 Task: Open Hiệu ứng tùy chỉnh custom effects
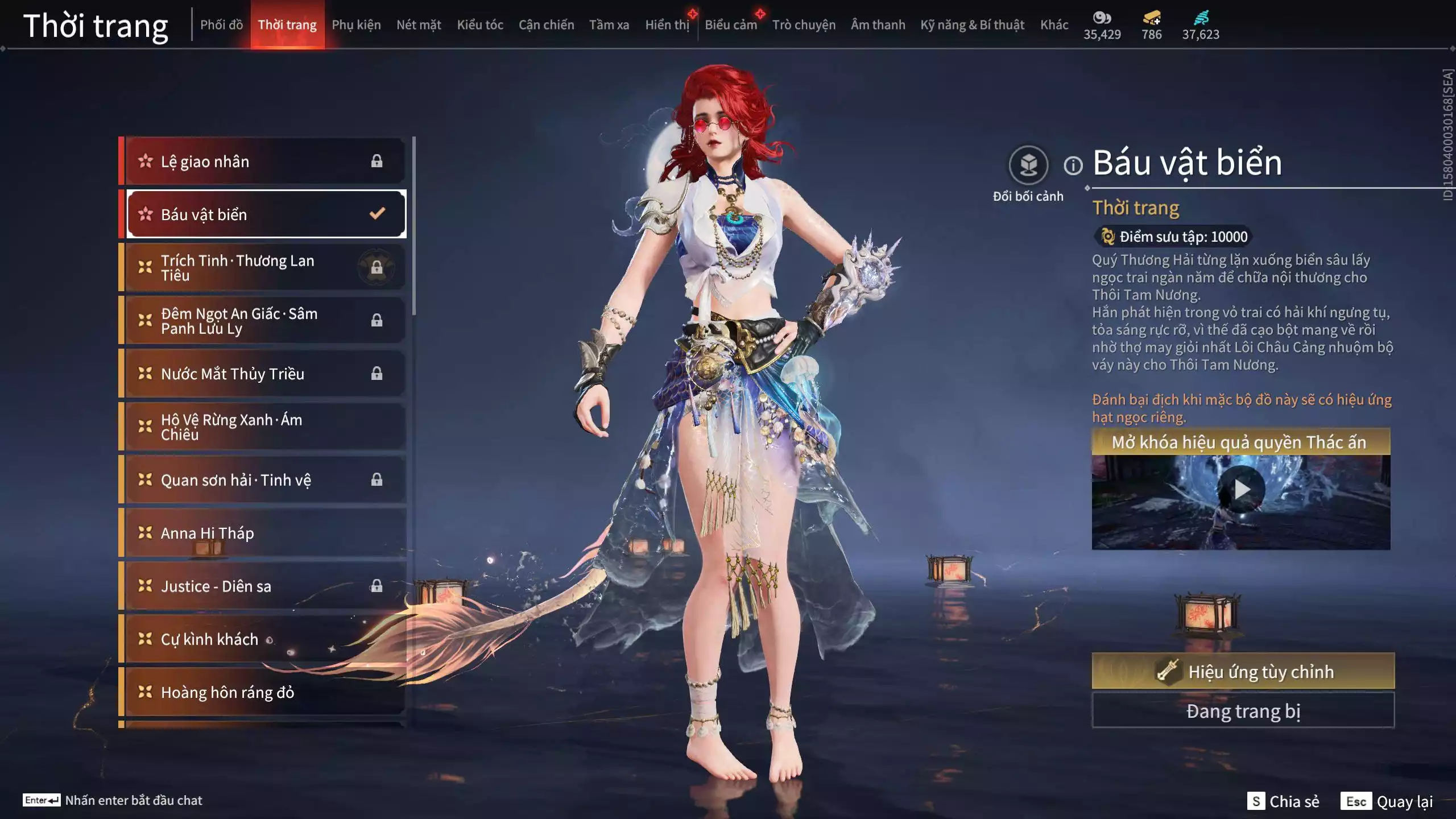click(1243, 671)
